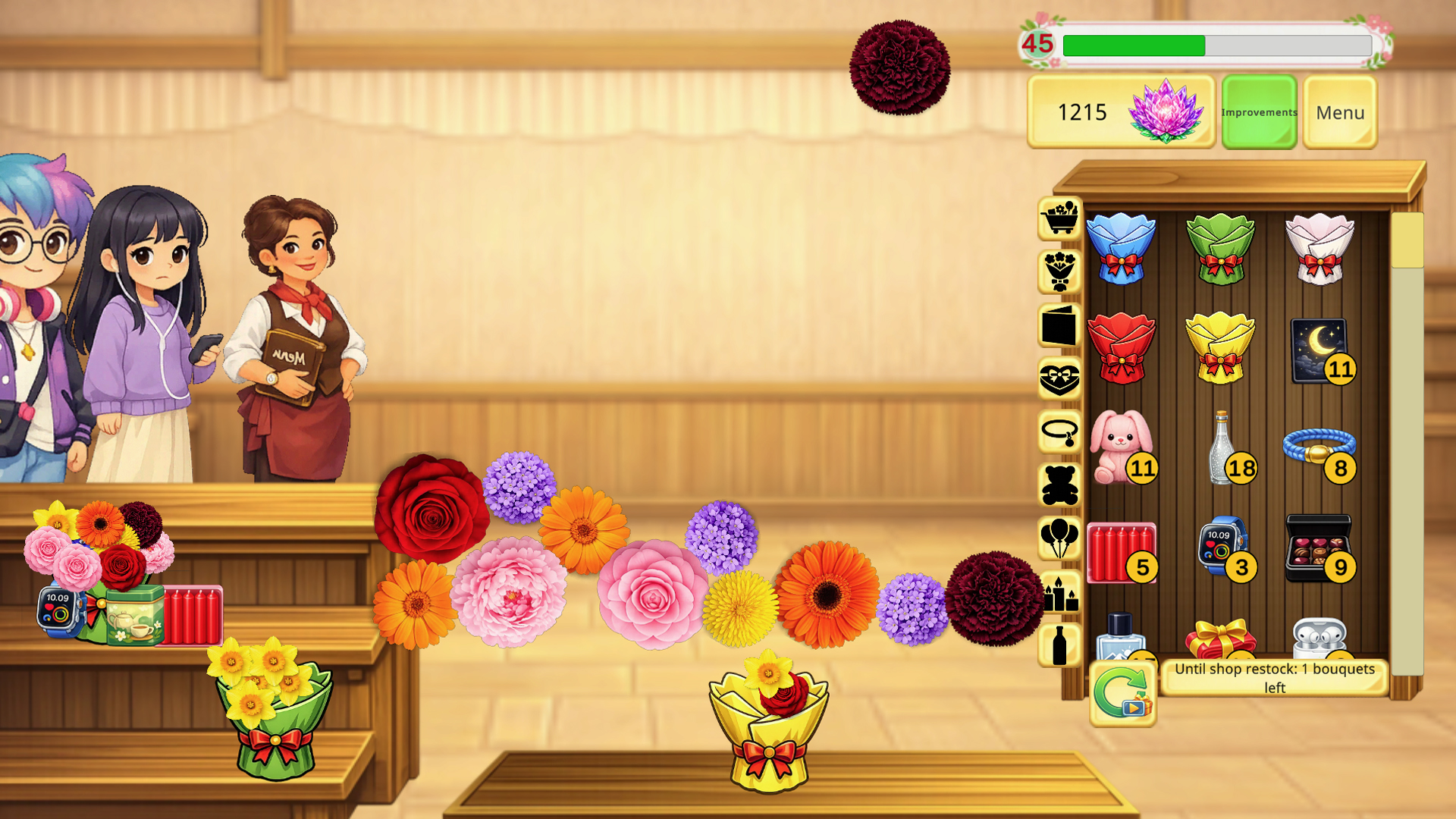
Task: Click the 1215 lotus currency display
Action: (1121, 112)
